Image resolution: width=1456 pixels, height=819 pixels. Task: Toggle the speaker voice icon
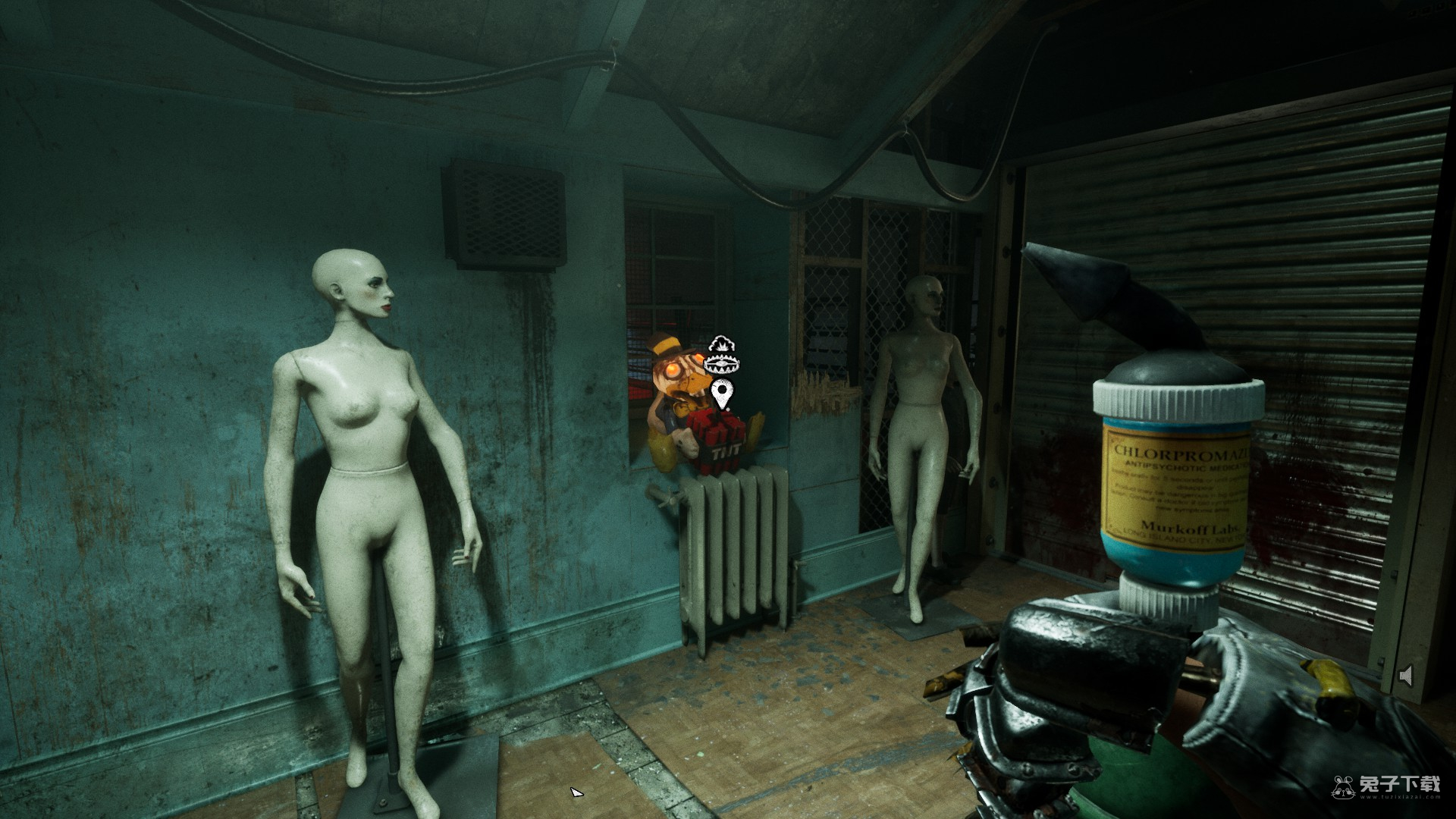point(1405,676)
